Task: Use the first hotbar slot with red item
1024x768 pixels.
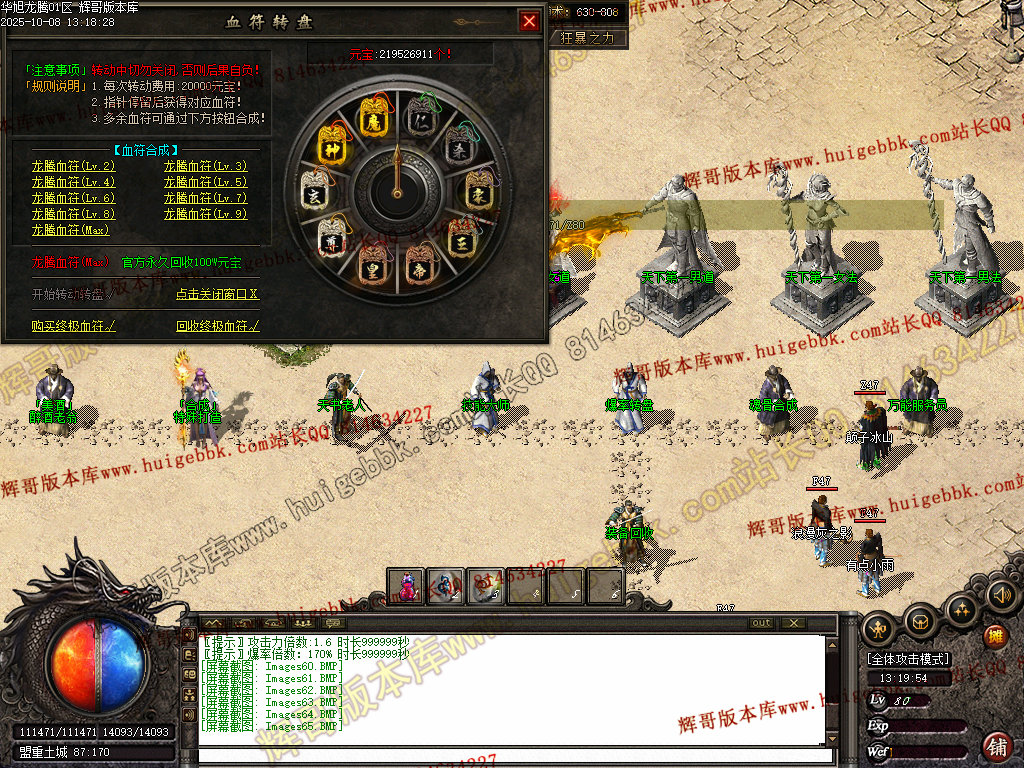Action: click(x=406, y=587)
